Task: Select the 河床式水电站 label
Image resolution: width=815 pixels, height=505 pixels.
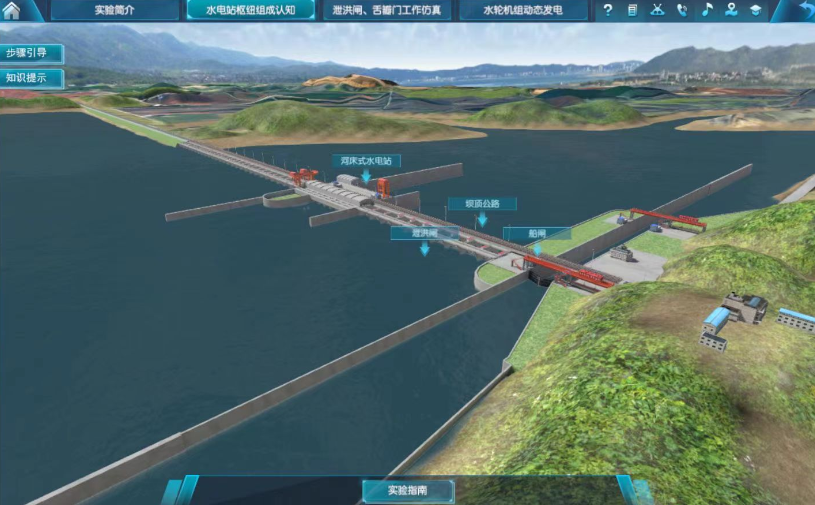Action: click(x=366, y=160)
